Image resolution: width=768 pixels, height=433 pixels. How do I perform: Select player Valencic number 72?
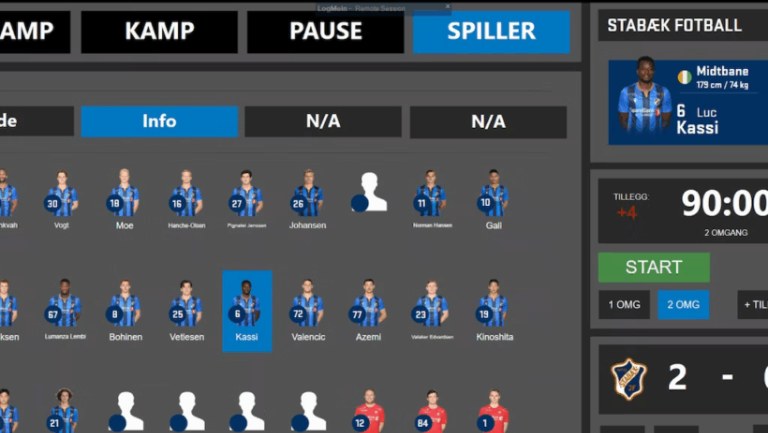click(x=307, y=310)
